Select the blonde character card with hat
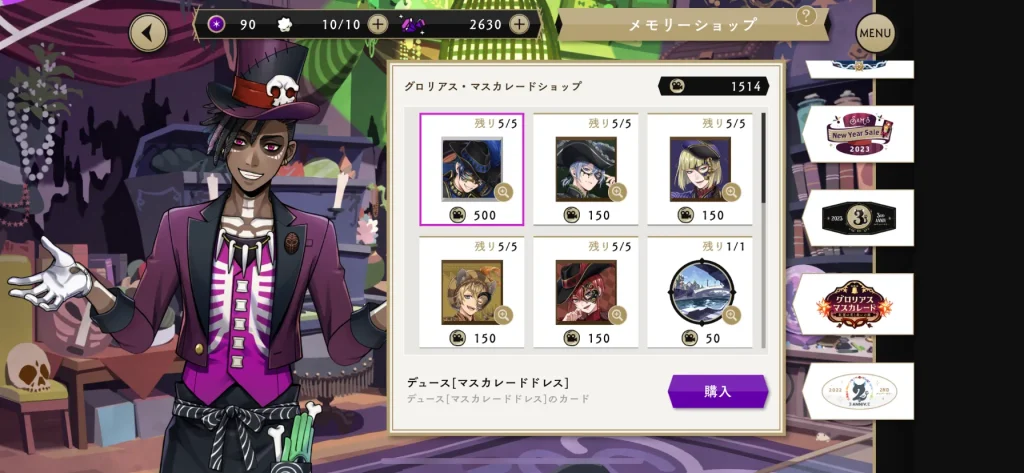 pos(699,169)
